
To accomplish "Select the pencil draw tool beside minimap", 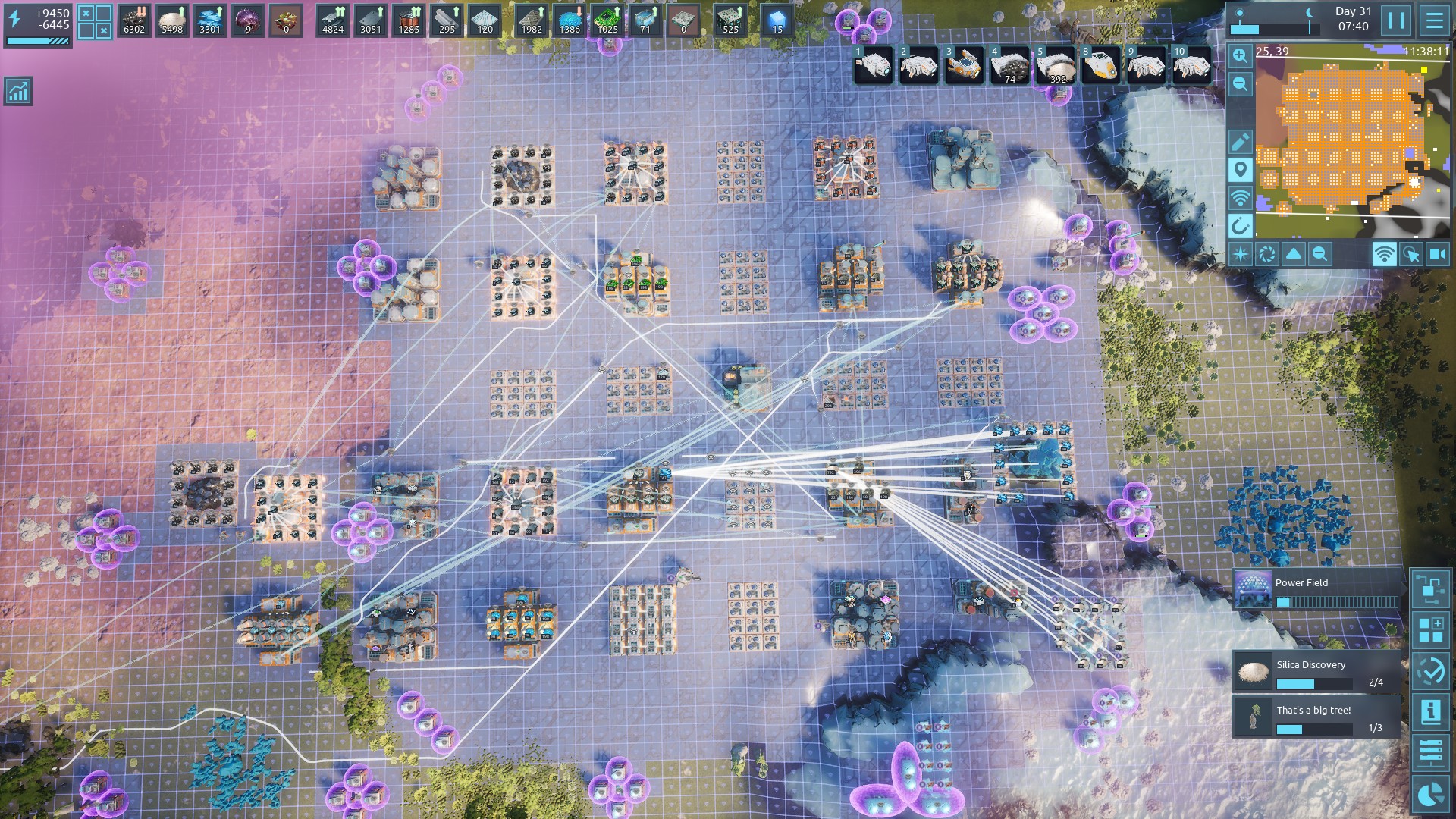I will (1240, 142).
